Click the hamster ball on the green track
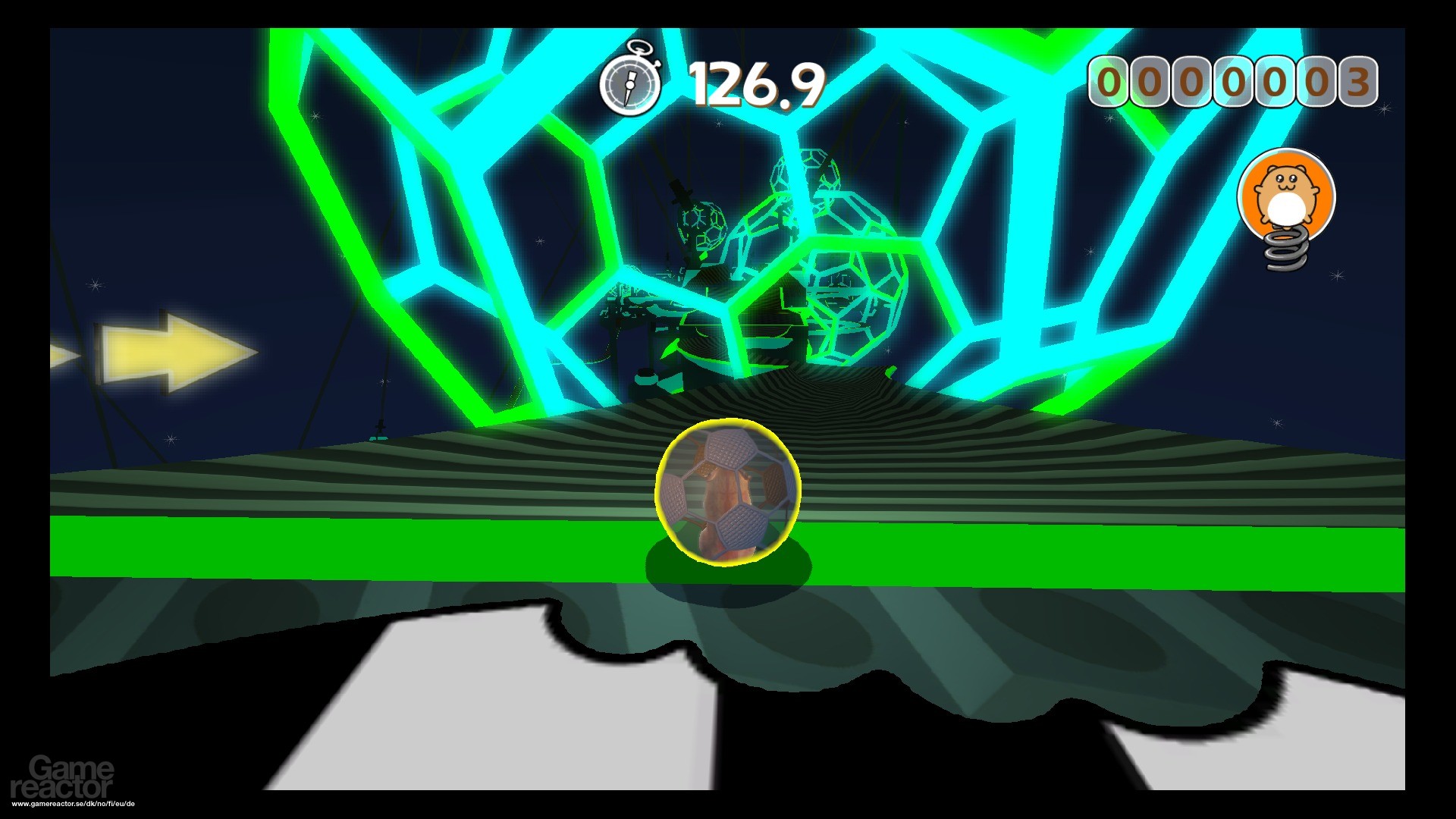This screenshot has width=1456, height=819. pos(728,493)
